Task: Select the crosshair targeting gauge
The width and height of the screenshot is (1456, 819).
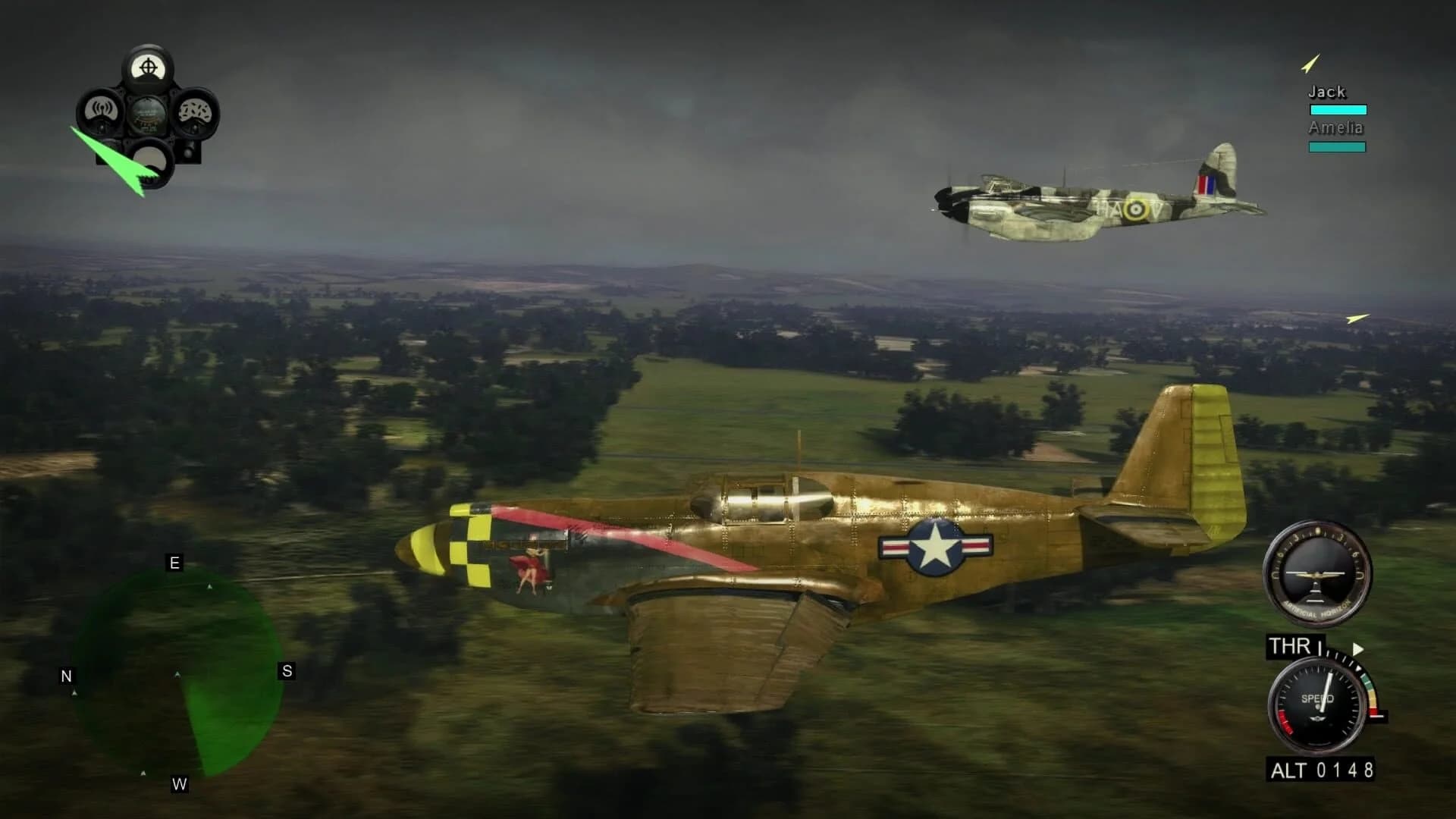Action: 149,68
